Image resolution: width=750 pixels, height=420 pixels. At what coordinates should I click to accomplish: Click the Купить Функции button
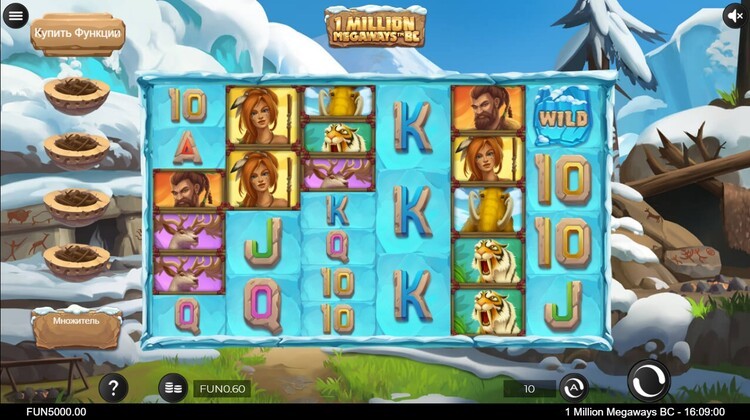point(77,34)
